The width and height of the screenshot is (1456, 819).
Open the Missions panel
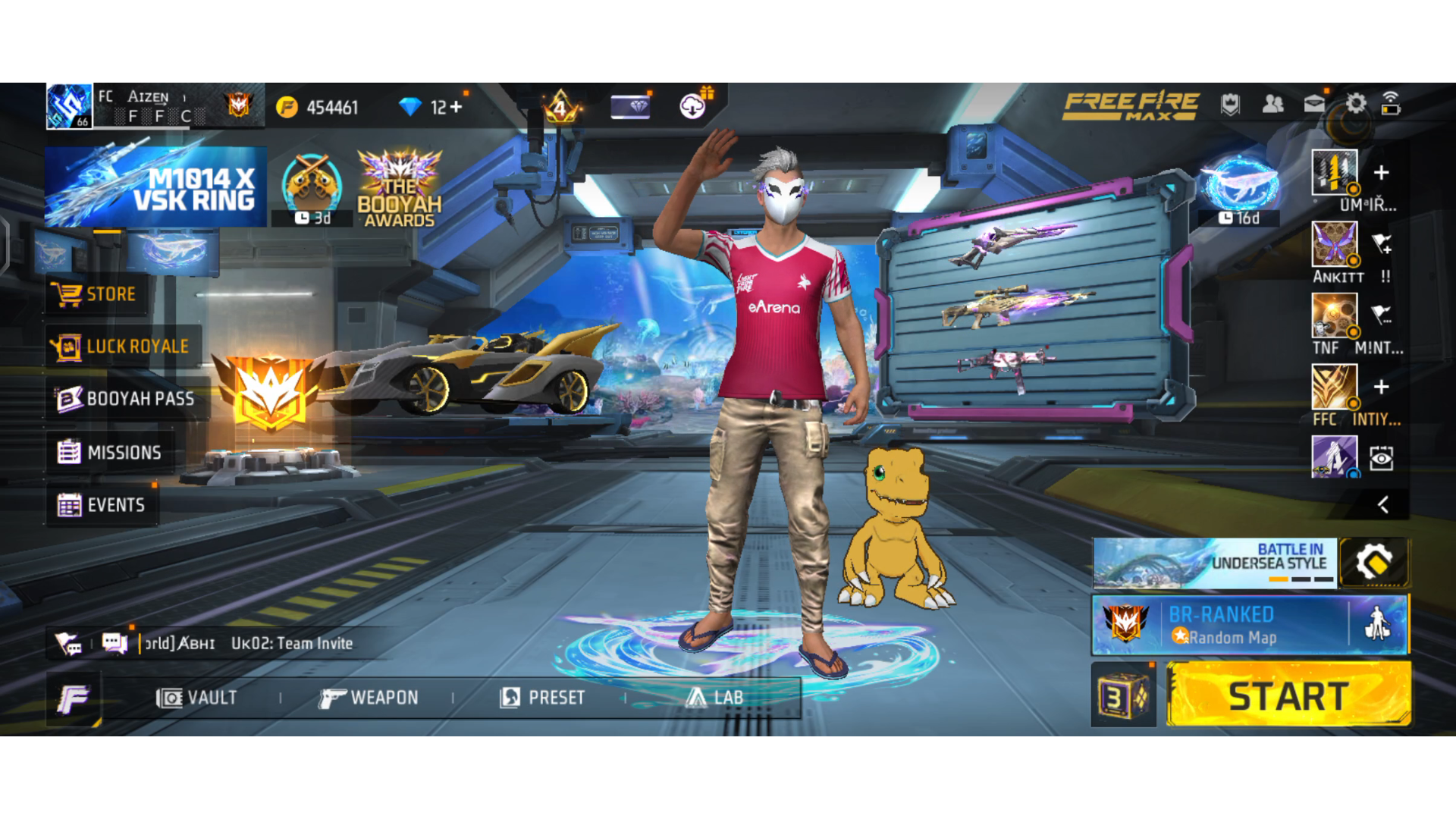(x=112, y=452)
